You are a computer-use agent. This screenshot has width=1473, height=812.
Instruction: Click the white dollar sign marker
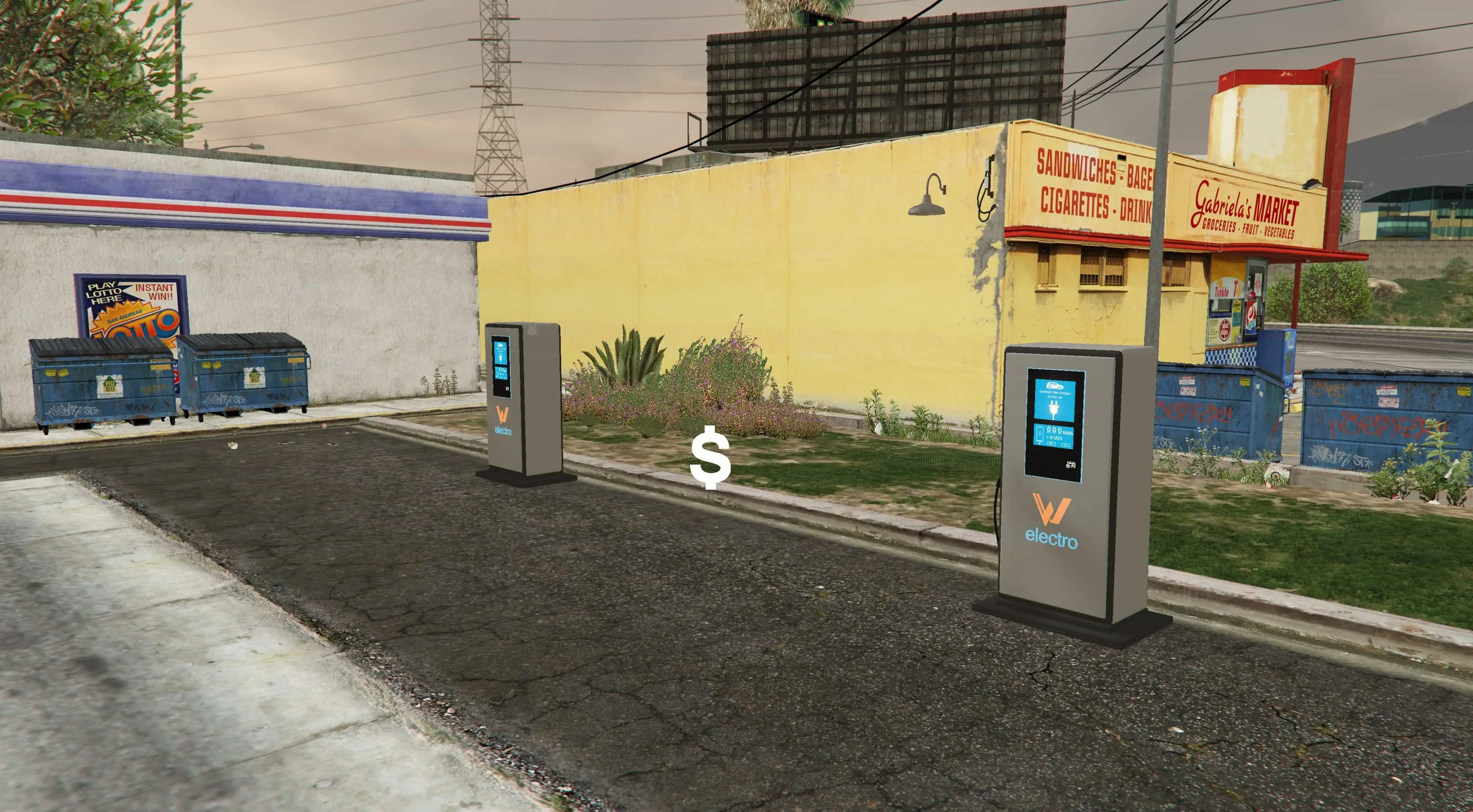coord(710,457)
